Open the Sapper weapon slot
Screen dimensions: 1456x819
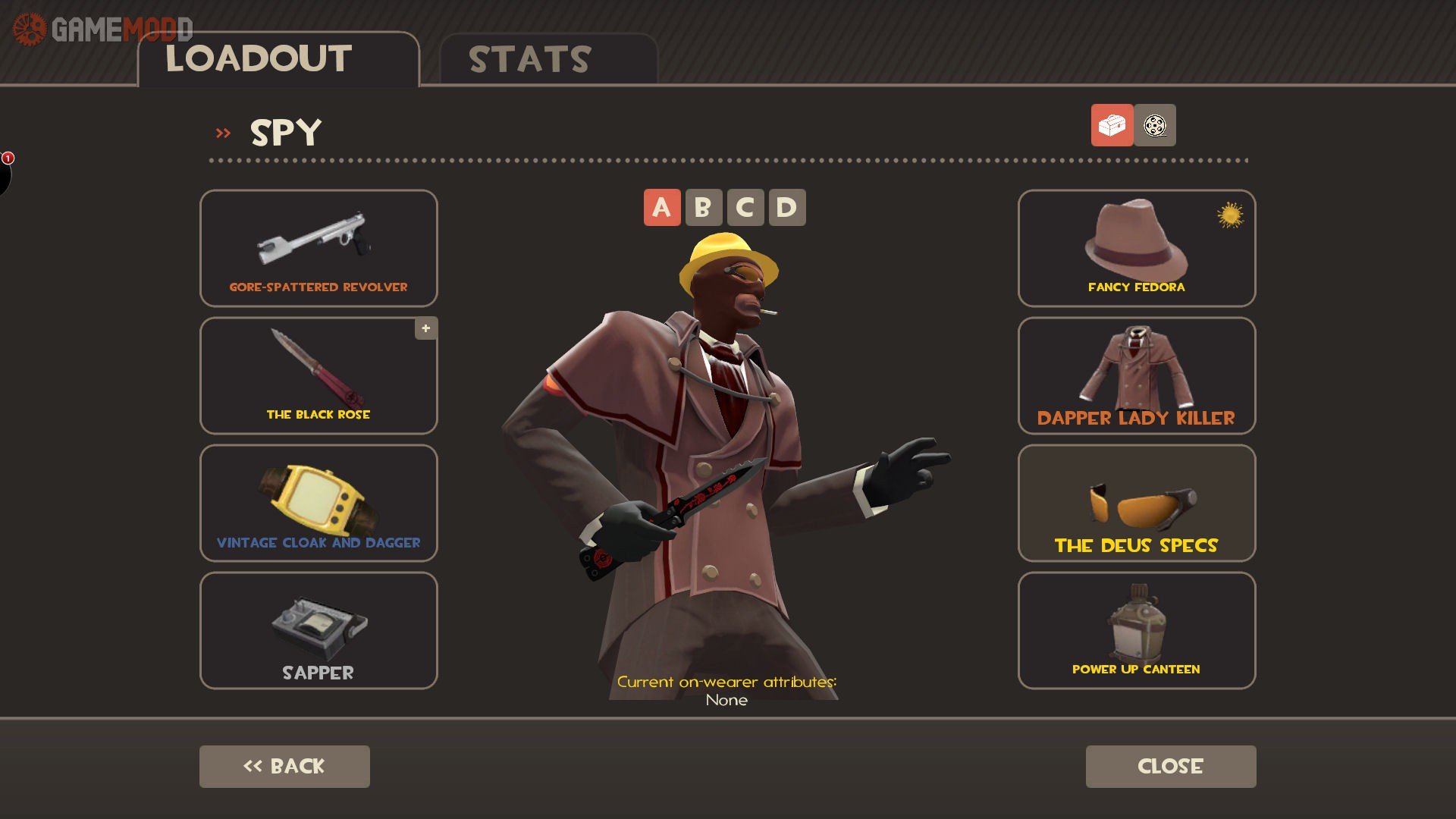[318, 630]
